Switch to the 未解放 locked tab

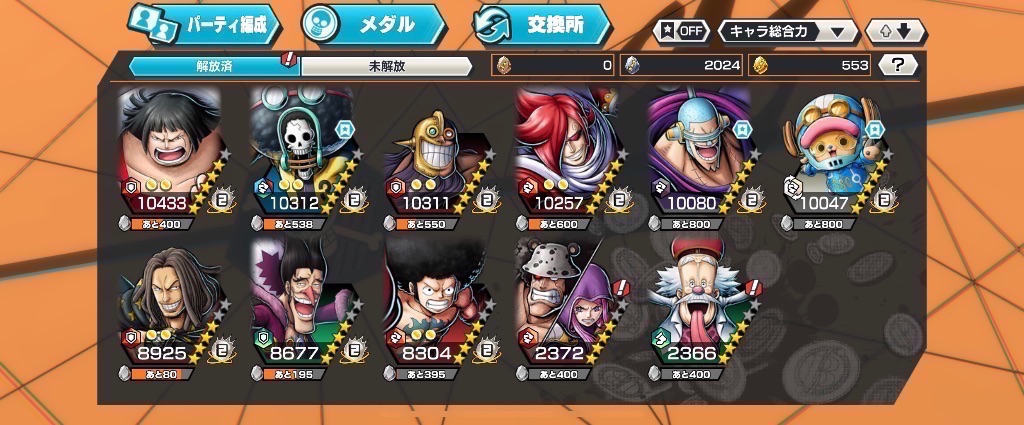click(386, 66)
